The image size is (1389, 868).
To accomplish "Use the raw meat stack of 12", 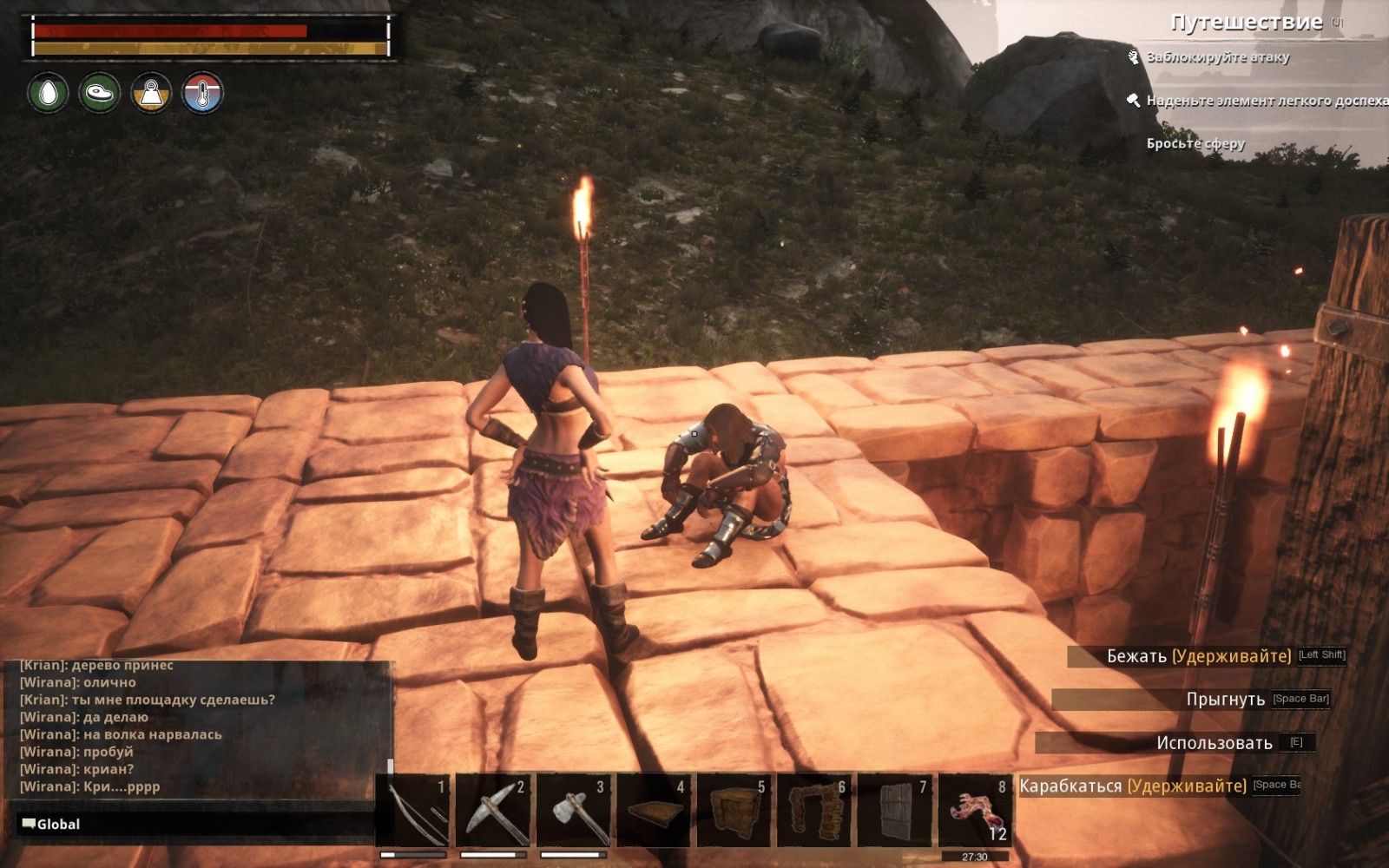I will tap(976, 812).
